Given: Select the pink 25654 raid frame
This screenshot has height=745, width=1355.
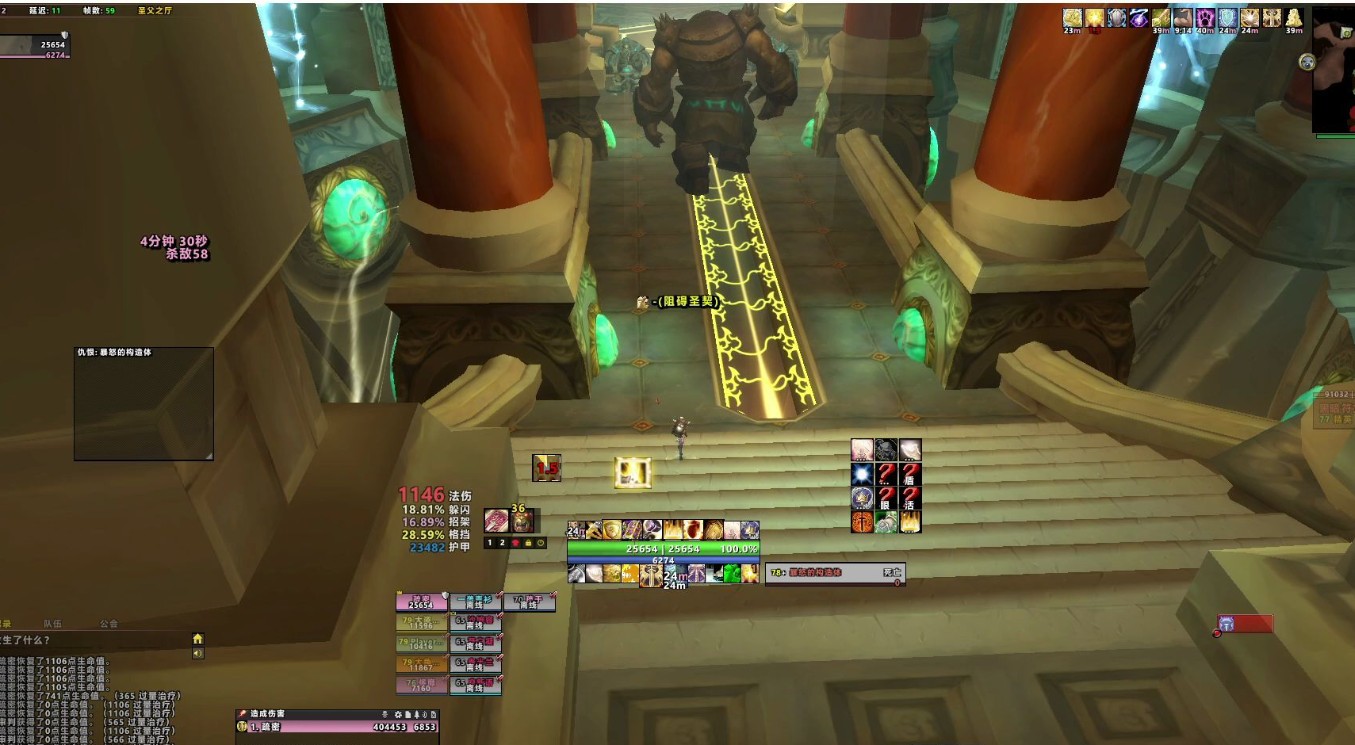Looking at the screenshot, I should [421, 601].
